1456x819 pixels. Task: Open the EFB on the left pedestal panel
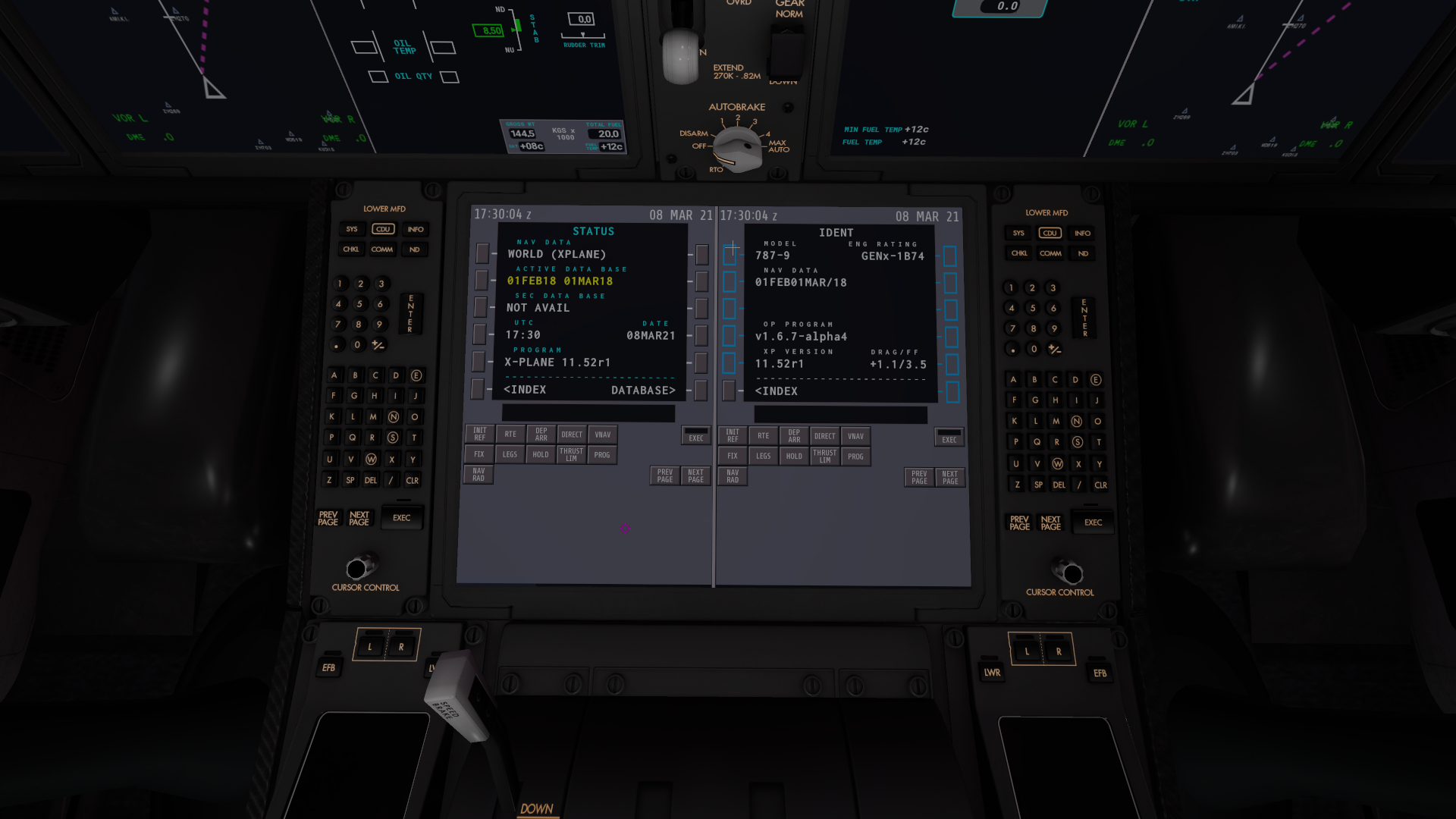point(329,667)
